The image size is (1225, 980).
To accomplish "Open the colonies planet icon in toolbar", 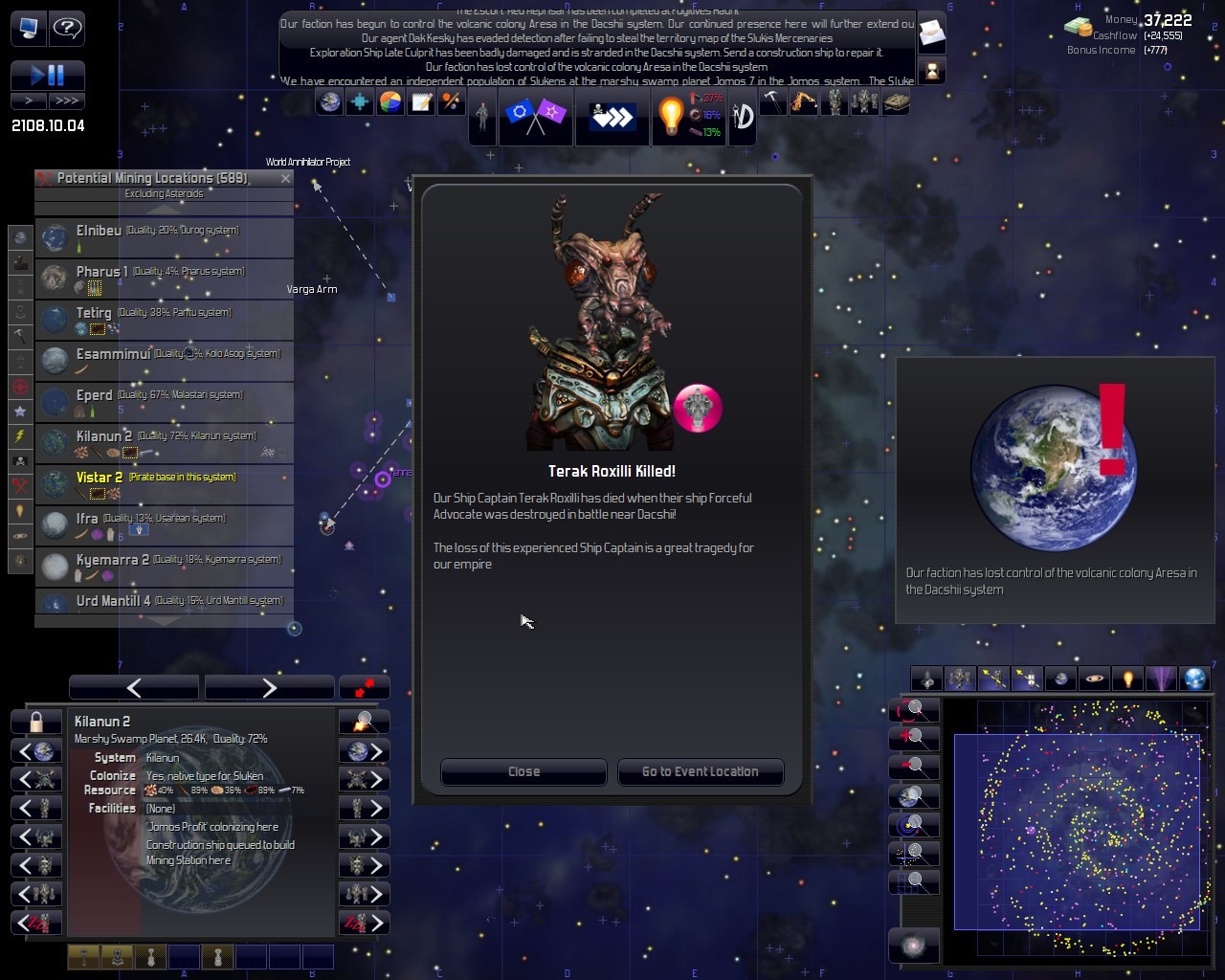I will click(330, 101).
